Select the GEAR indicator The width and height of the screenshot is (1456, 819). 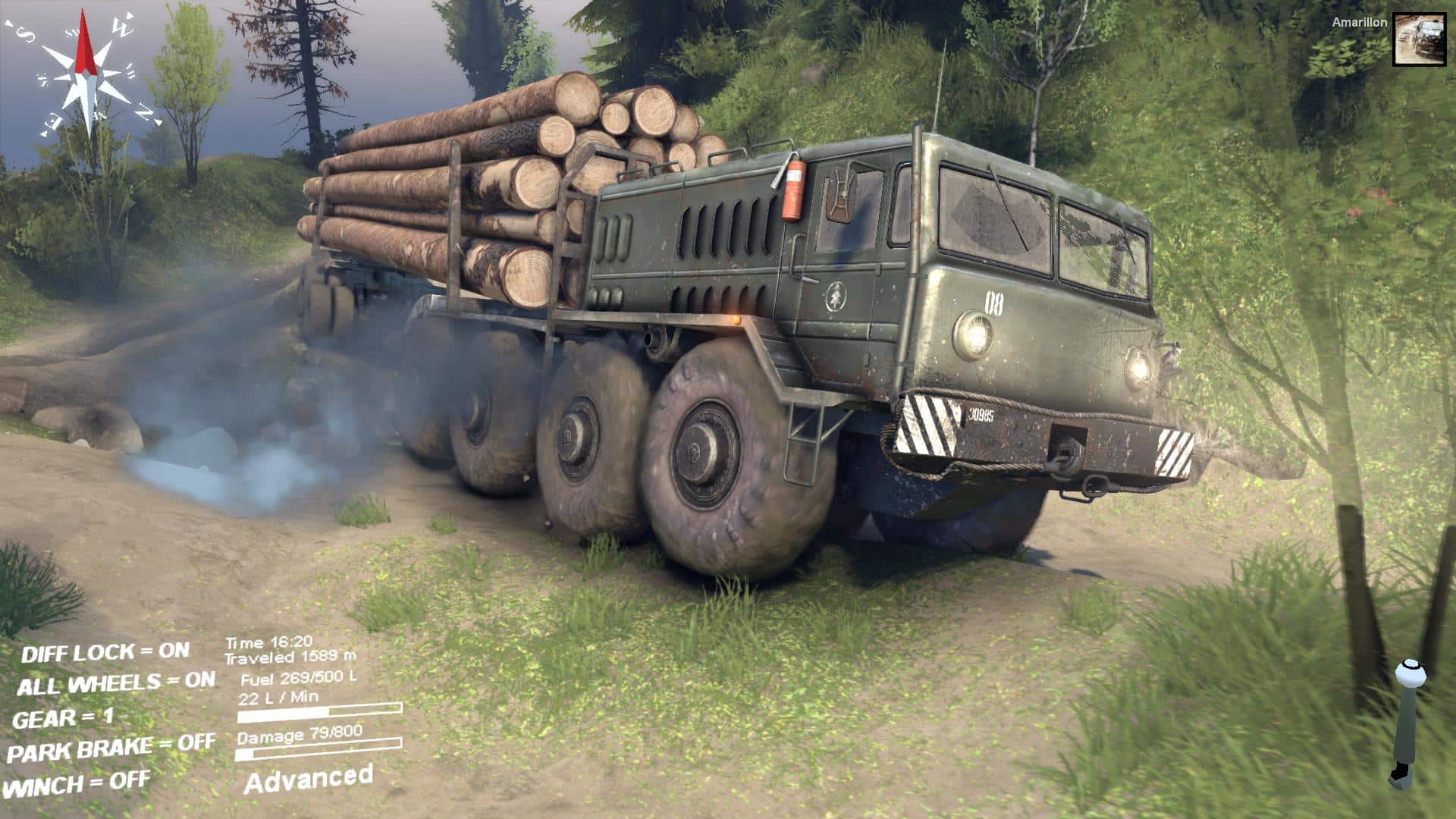click(x=64, y=717)
